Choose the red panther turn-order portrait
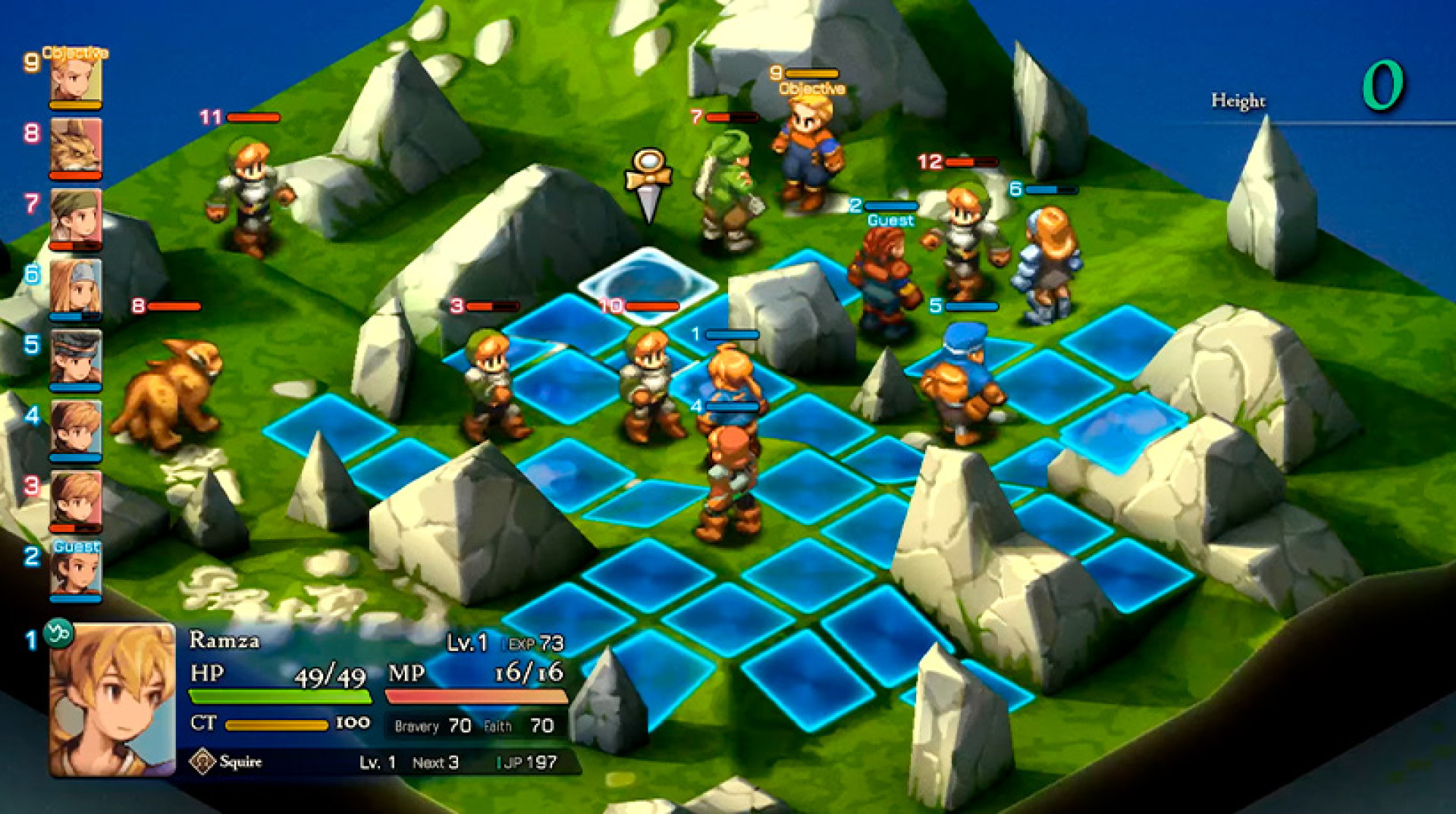This screenshot has width=1456, height=814. [x=76, y=146]
